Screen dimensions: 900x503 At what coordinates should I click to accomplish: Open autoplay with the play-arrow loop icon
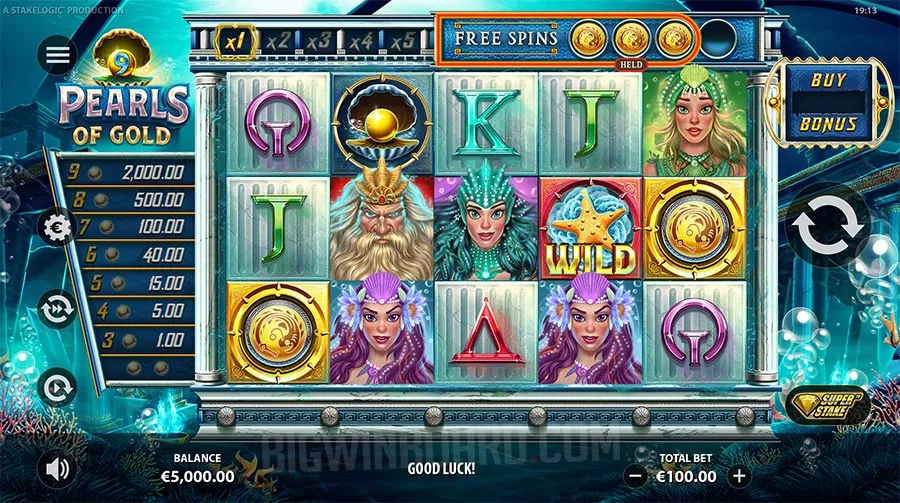[58, 386]
